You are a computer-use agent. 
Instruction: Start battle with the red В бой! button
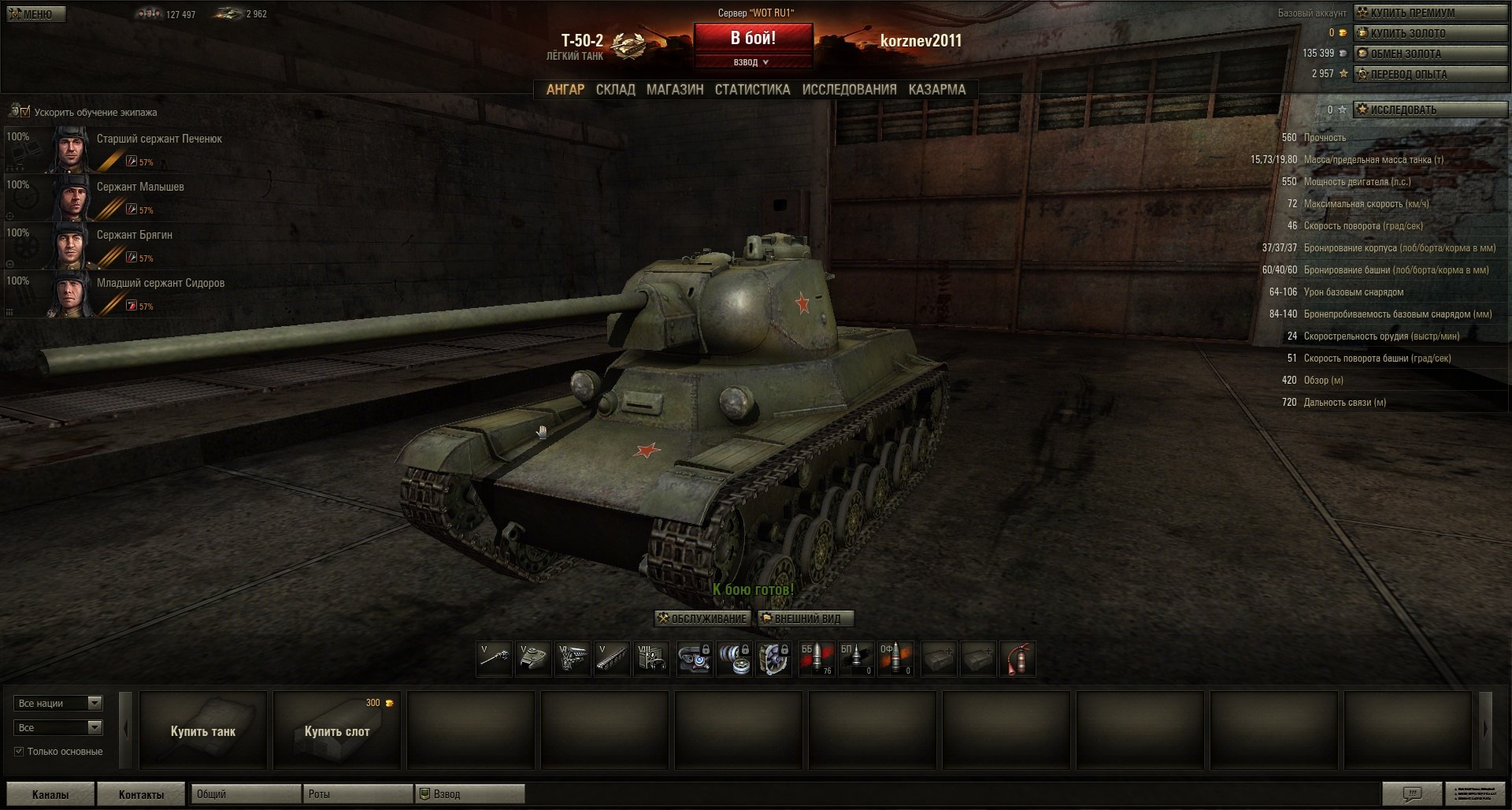pyautogui.click(x=752, y=38)
